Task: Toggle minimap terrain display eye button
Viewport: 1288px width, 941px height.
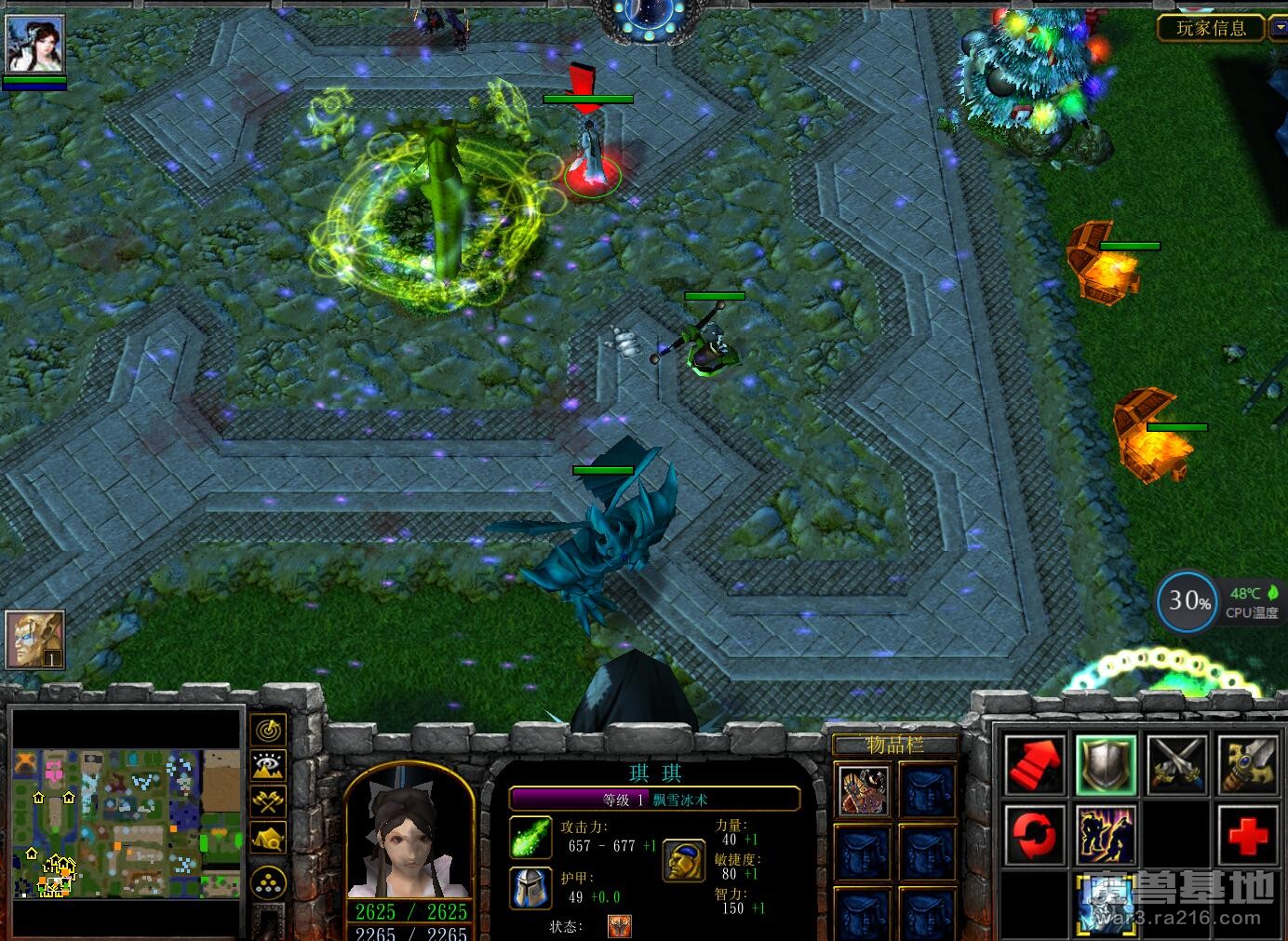Action: pyautogui.click(x=269, y=766)
